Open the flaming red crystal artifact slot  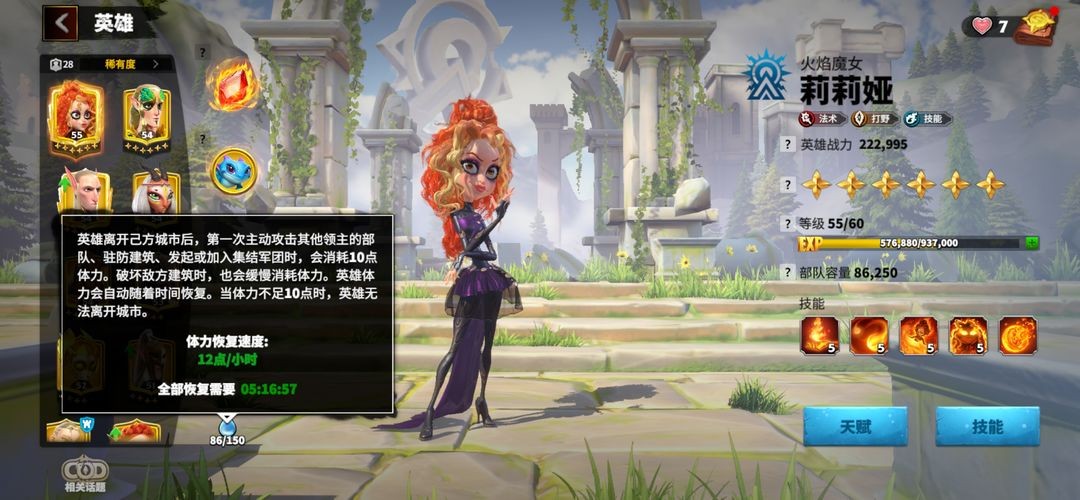tap(232, 82)
